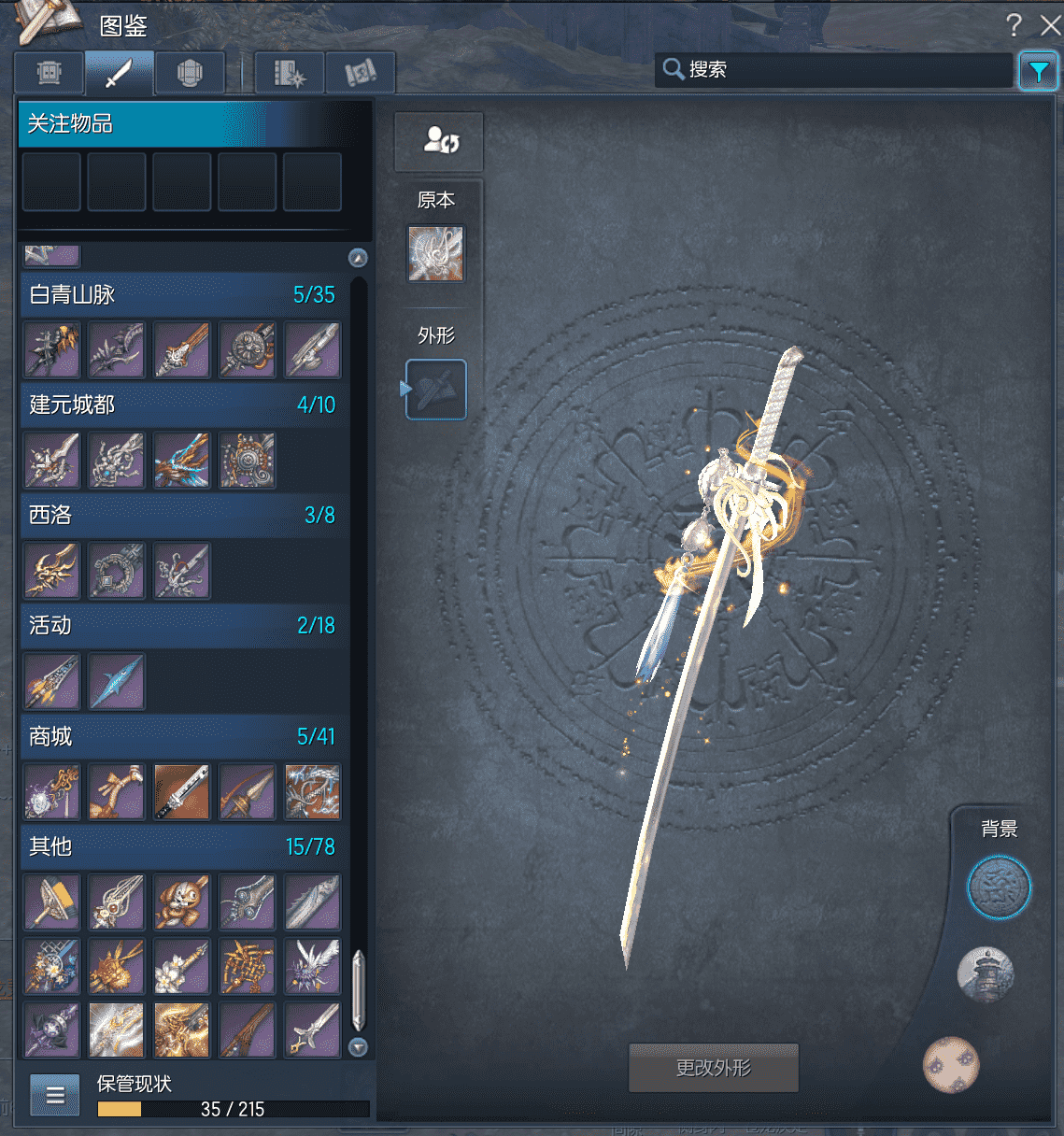Select the 其他 category header
The width and height of the screenshot is (1064, 1136).
coord(182,847)
